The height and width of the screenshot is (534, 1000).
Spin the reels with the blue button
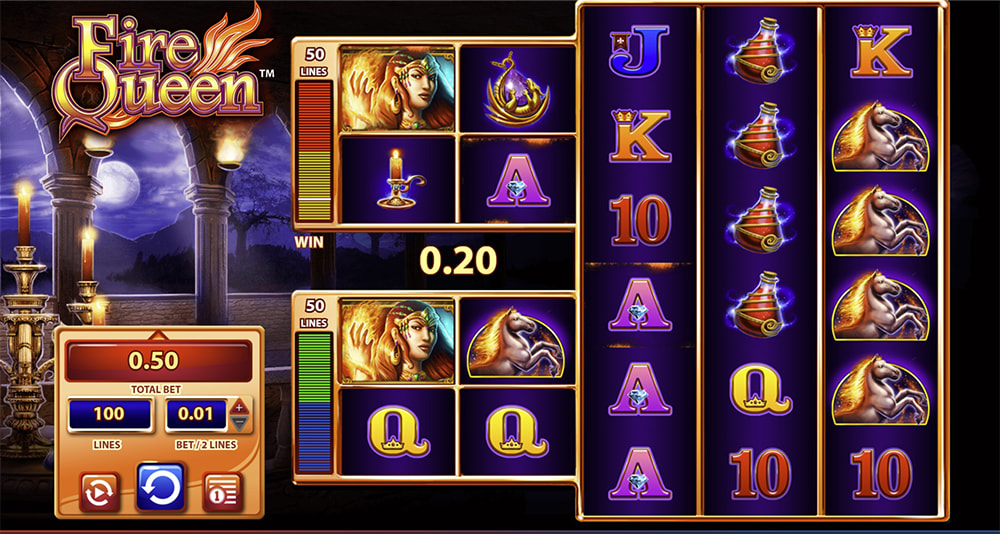pos(161,487)
